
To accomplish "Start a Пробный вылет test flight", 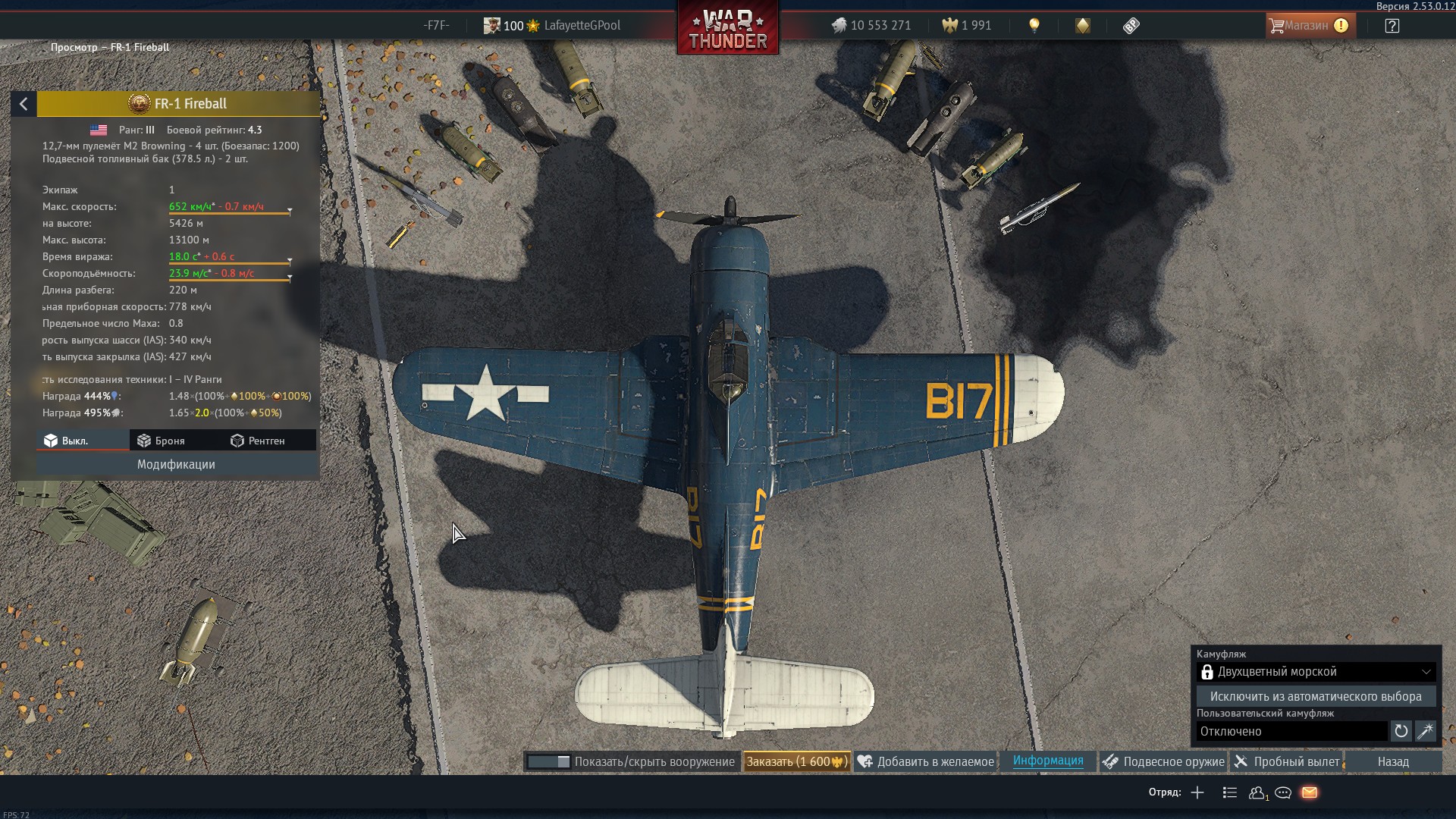I will click(1287, 761).
